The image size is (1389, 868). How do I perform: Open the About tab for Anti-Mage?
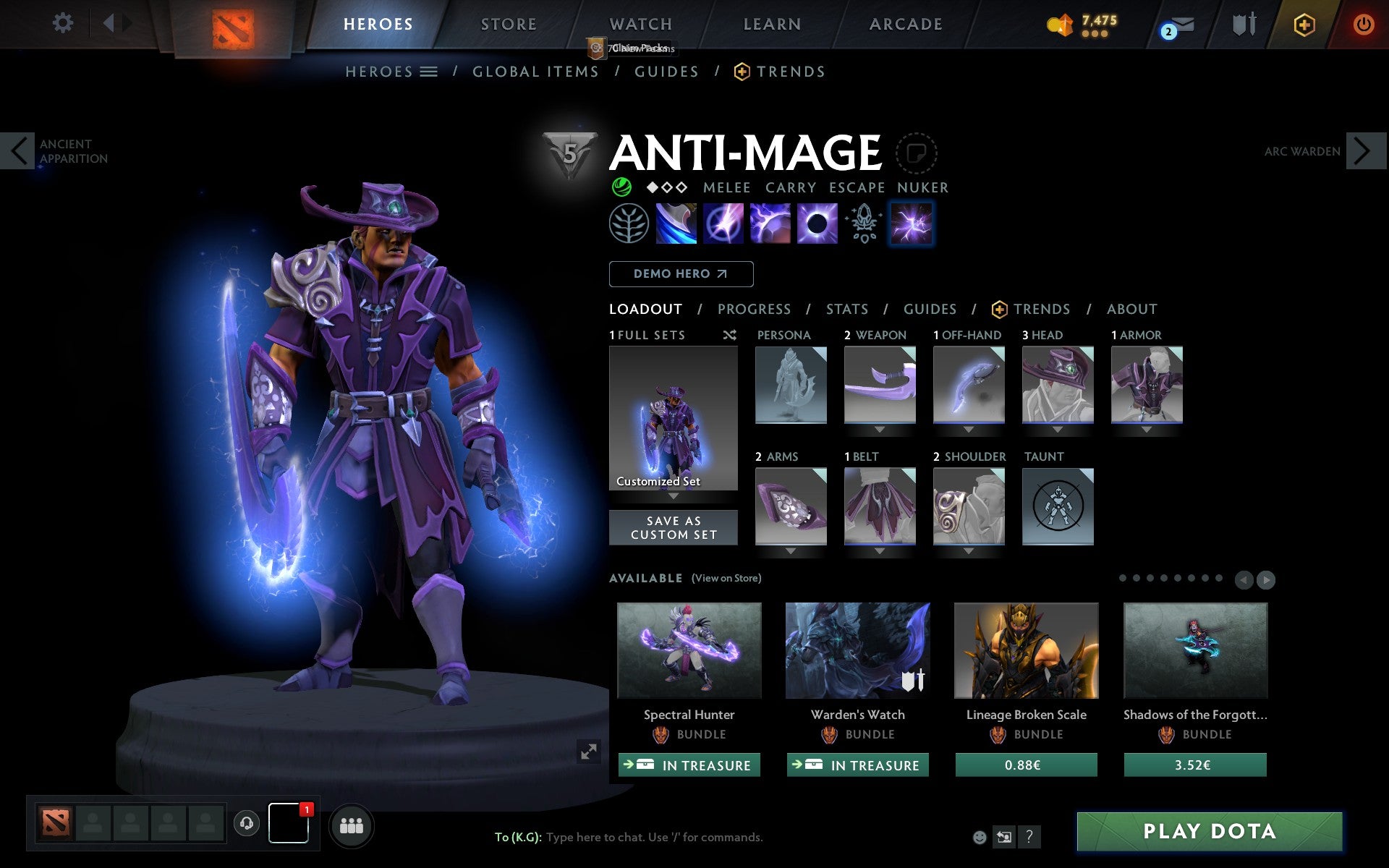point(1131,310)
